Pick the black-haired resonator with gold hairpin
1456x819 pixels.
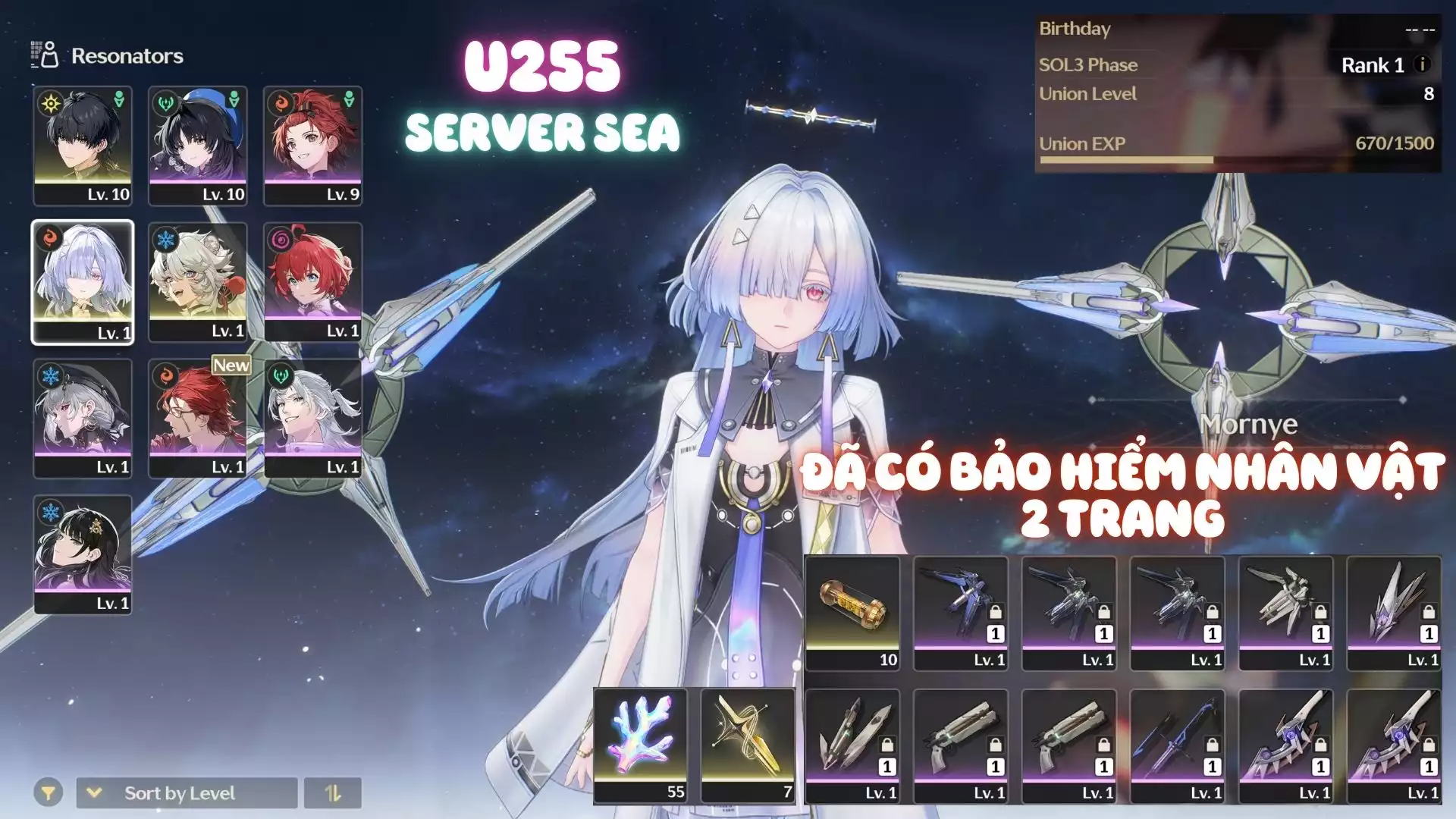83,554
